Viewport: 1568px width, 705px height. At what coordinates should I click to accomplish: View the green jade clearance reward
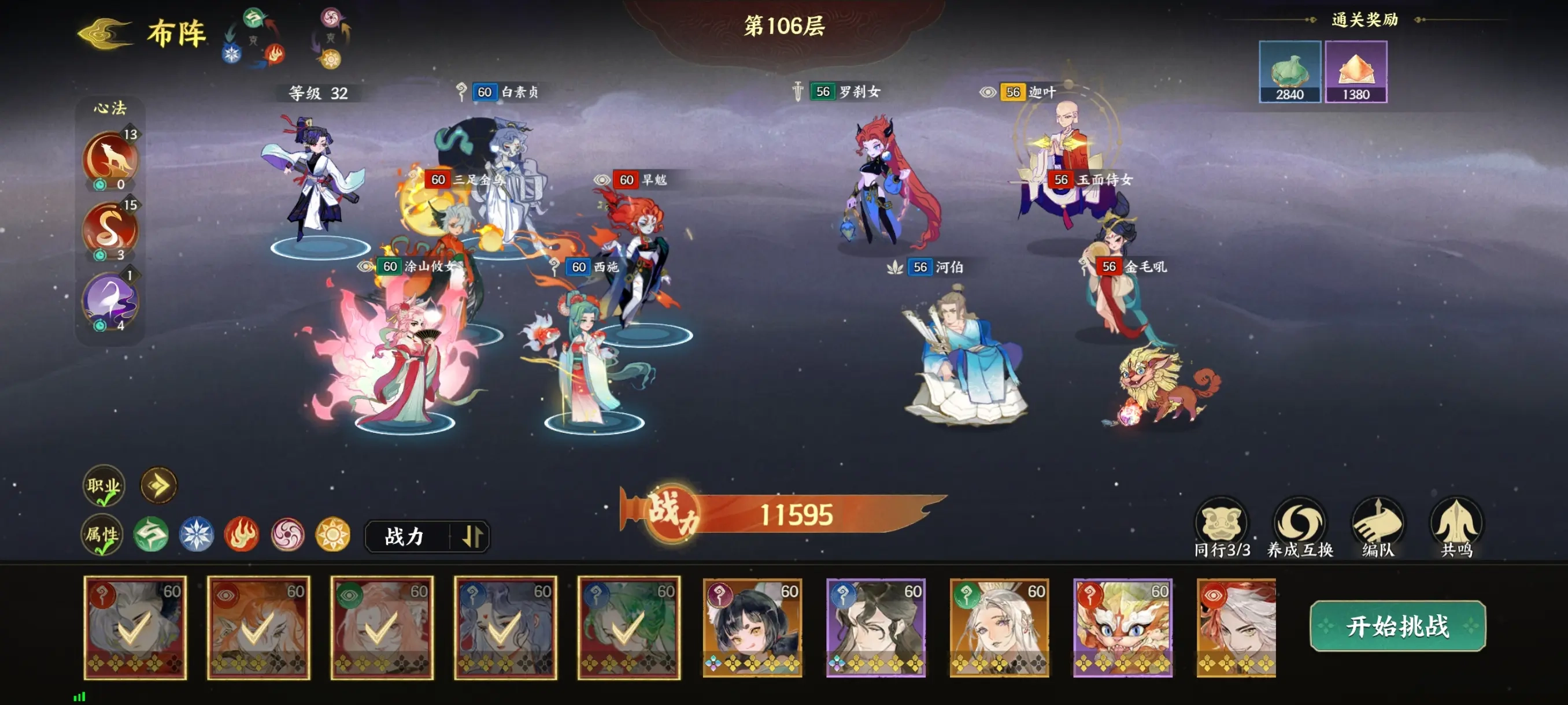[x=1289, y=72]
